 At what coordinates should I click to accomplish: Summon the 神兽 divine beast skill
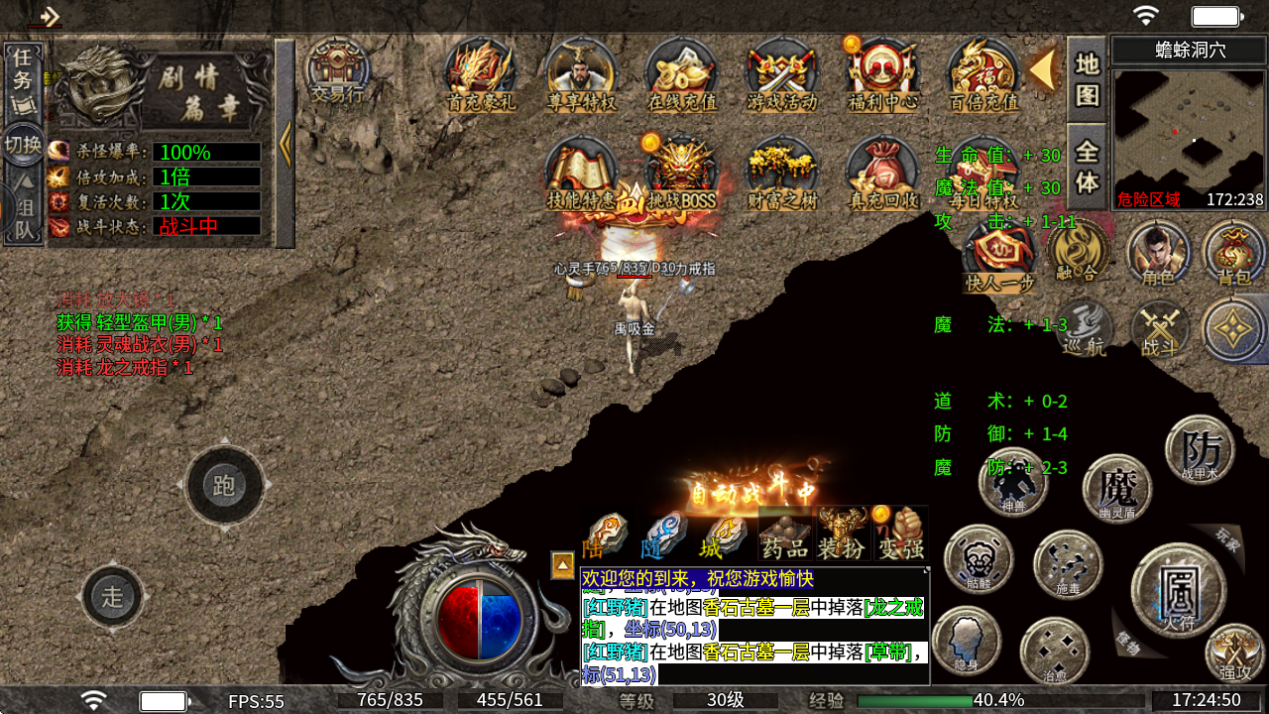click(1013, 482)
